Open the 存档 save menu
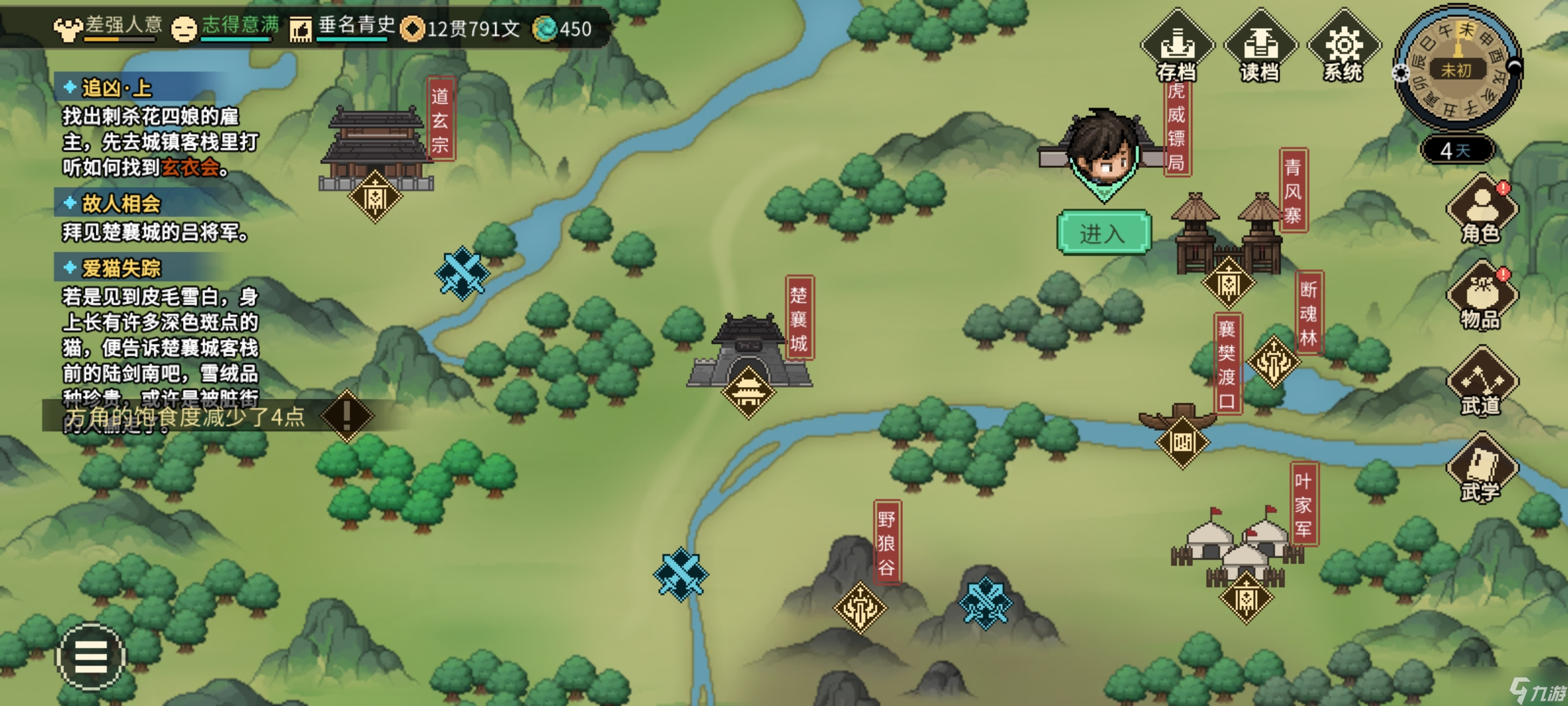The width and height of the screenshot is (1568, 706). point(1177,47)
